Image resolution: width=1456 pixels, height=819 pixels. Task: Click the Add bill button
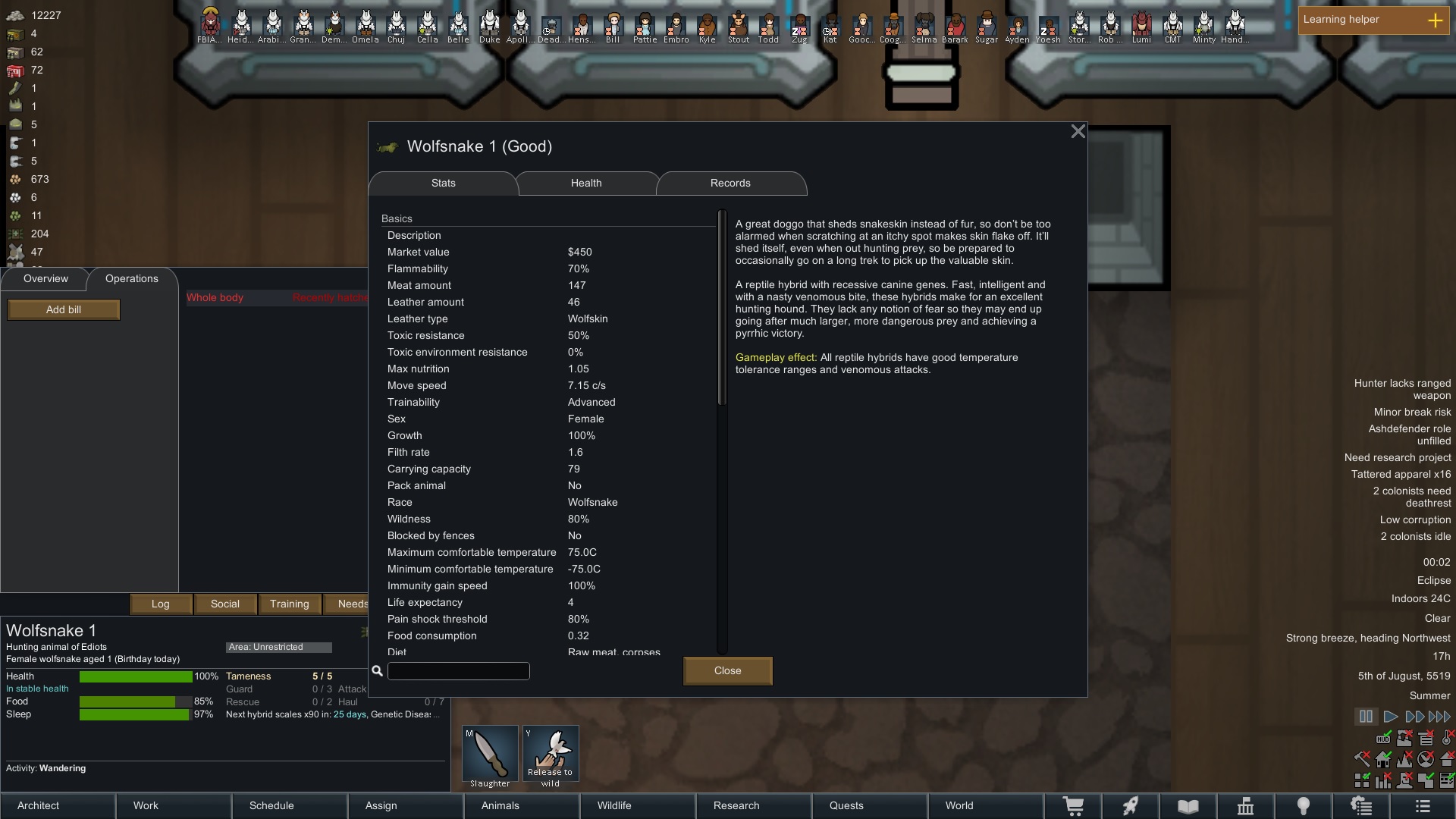(63, 309)
